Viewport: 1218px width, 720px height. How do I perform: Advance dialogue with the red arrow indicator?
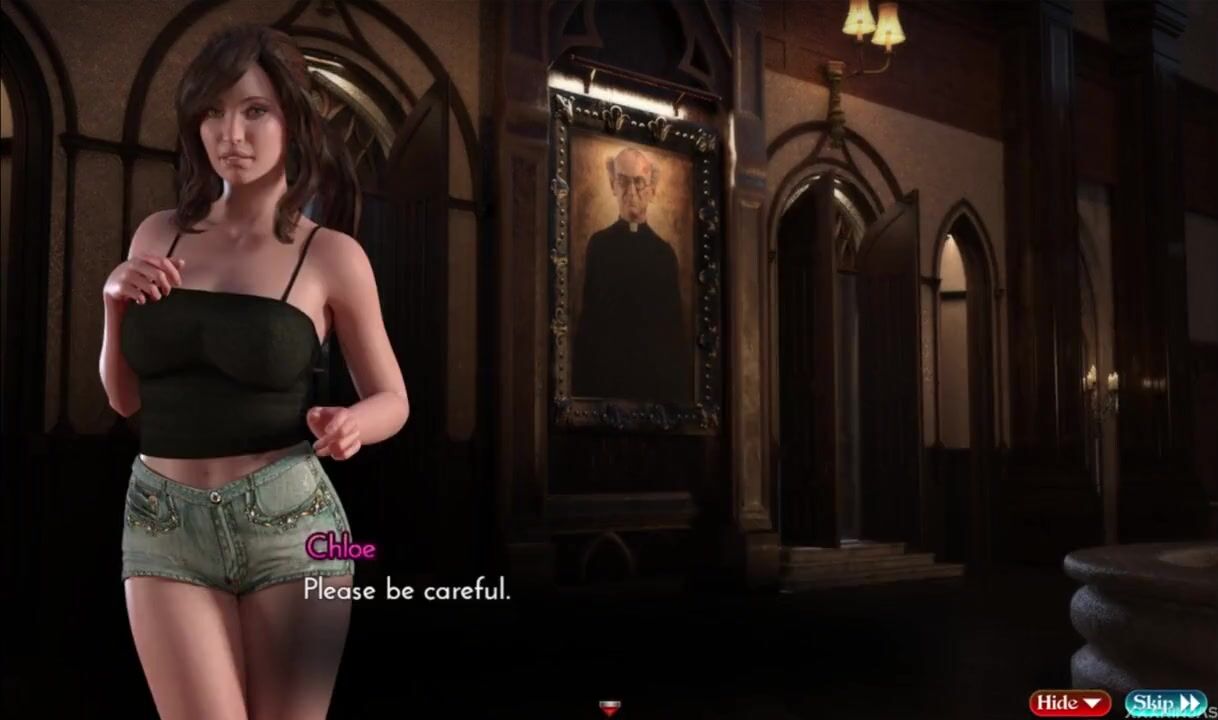[x=607, y=709]
